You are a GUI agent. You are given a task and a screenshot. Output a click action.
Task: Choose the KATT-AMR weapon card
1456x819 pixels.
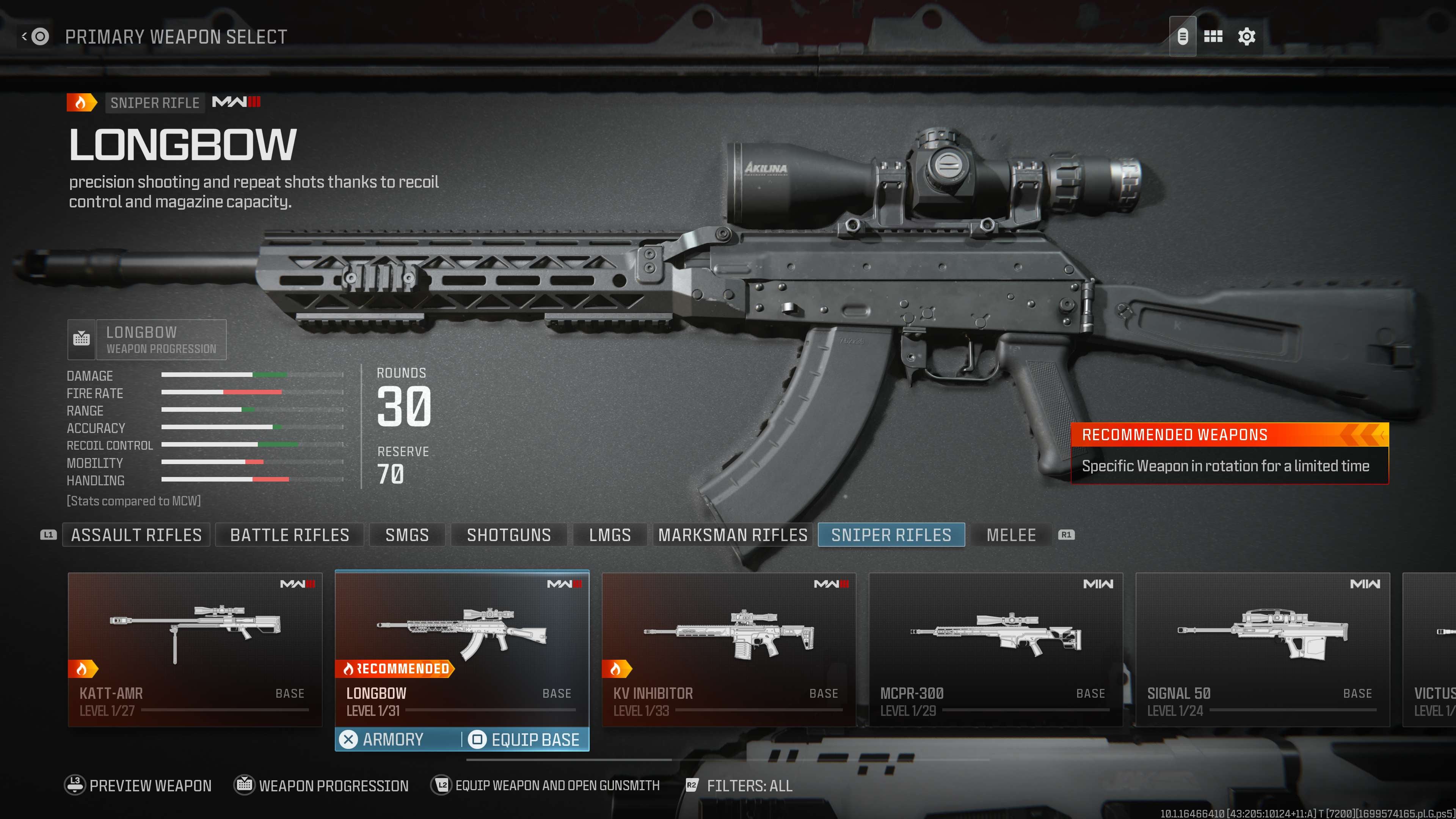[x=195, y=649]
